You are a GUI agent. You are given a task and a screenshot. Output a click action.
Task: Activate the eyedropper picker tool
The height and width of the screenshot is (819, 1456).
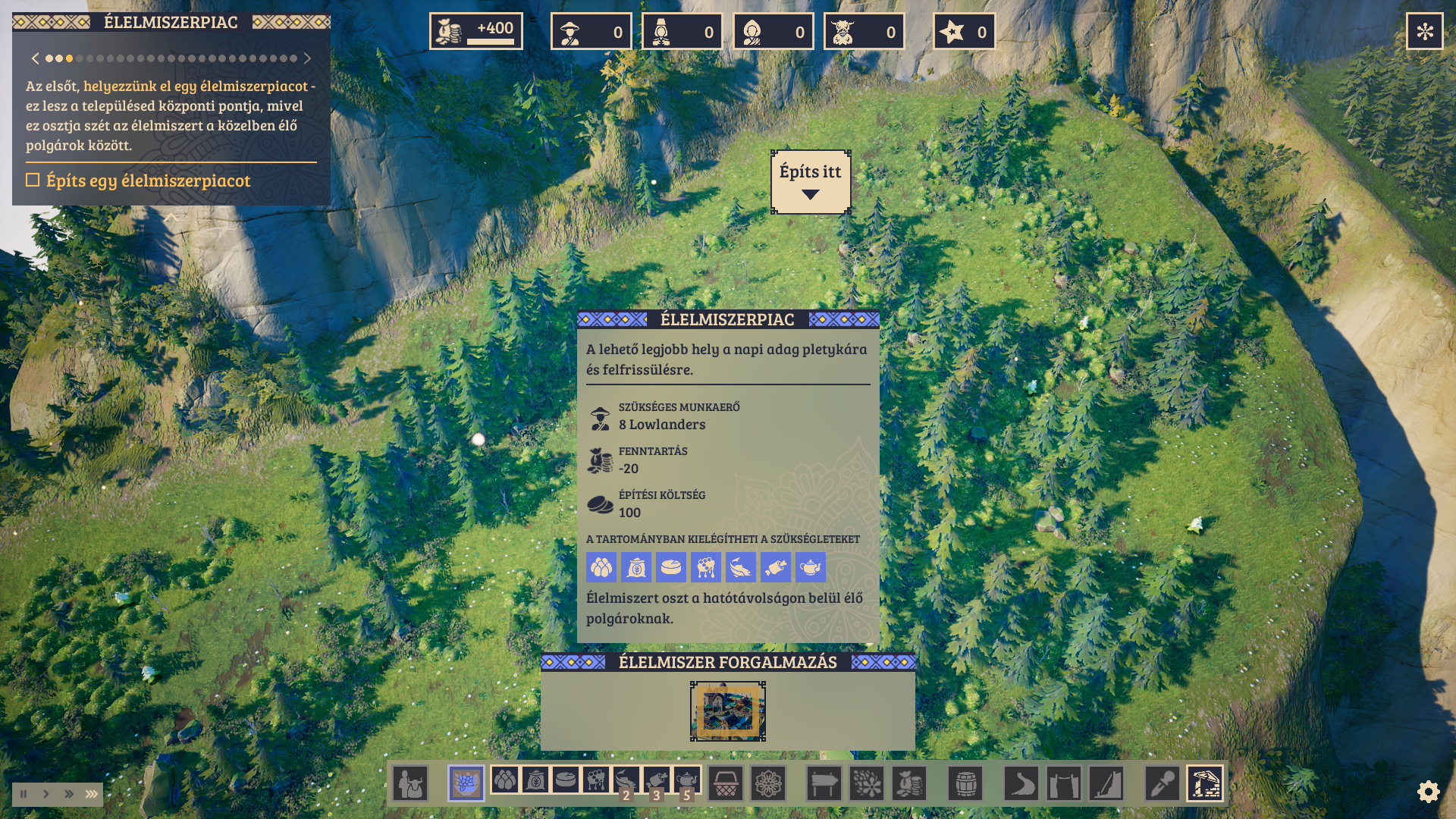coord(1162,783)
